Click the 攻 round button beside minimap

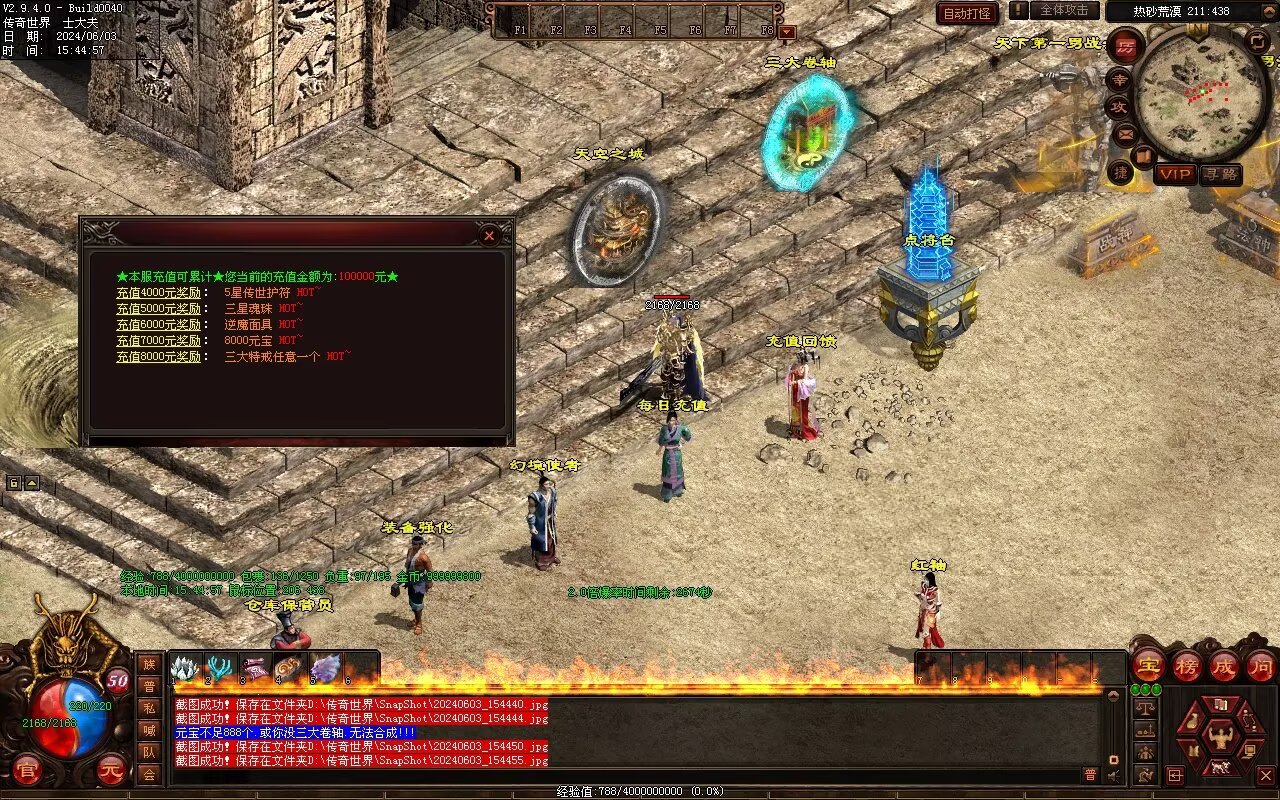point(1118,107)
